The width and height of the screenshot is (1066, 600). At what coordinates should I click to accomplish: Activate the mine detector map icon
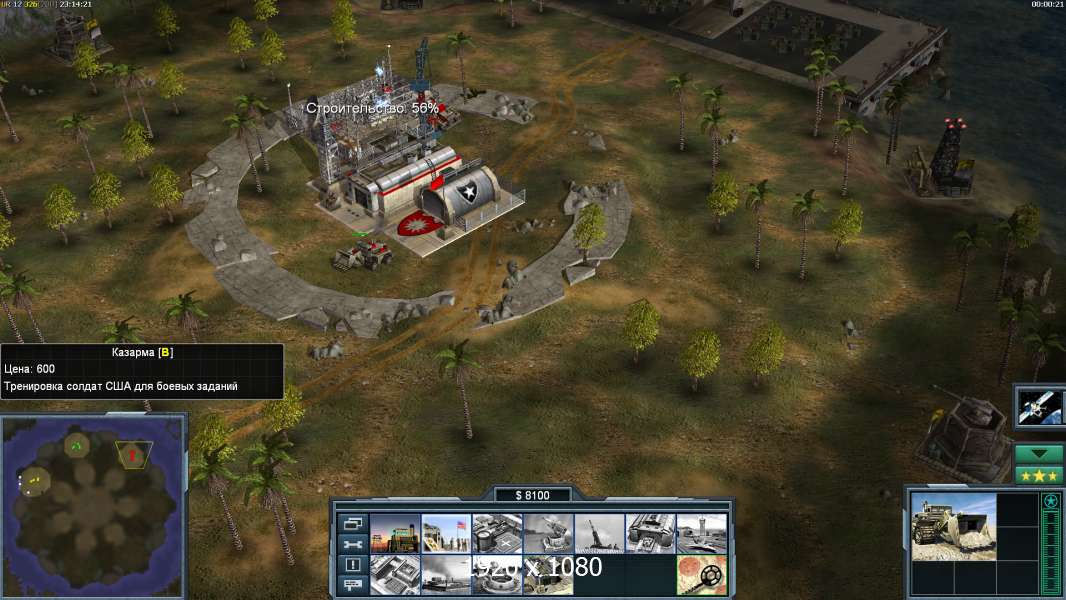(701, 574)
